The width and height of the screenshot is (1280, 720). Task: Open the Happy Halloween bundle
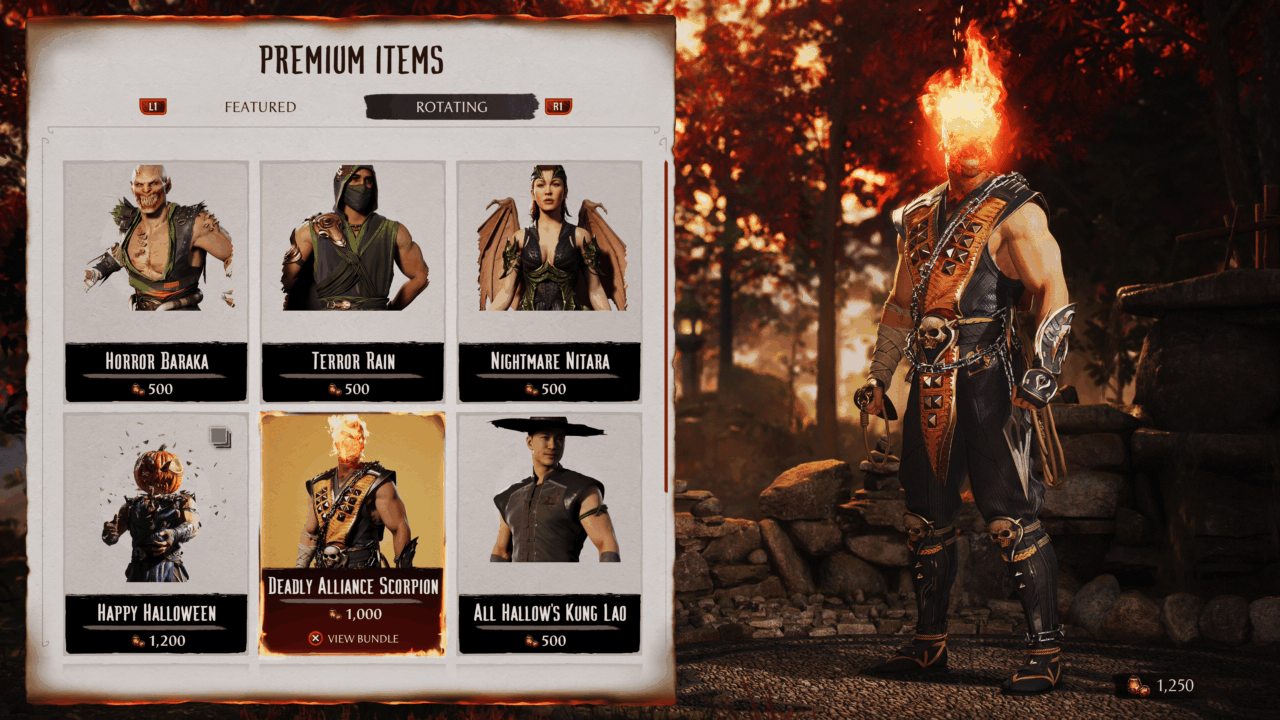coord(156,532)
